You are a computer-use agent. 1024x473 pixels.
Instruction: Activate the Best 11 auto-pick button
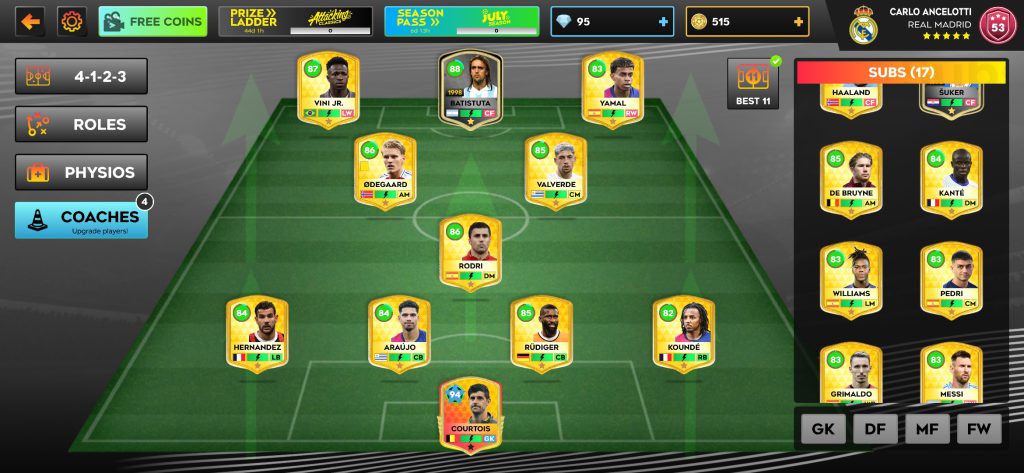(751, 83)
